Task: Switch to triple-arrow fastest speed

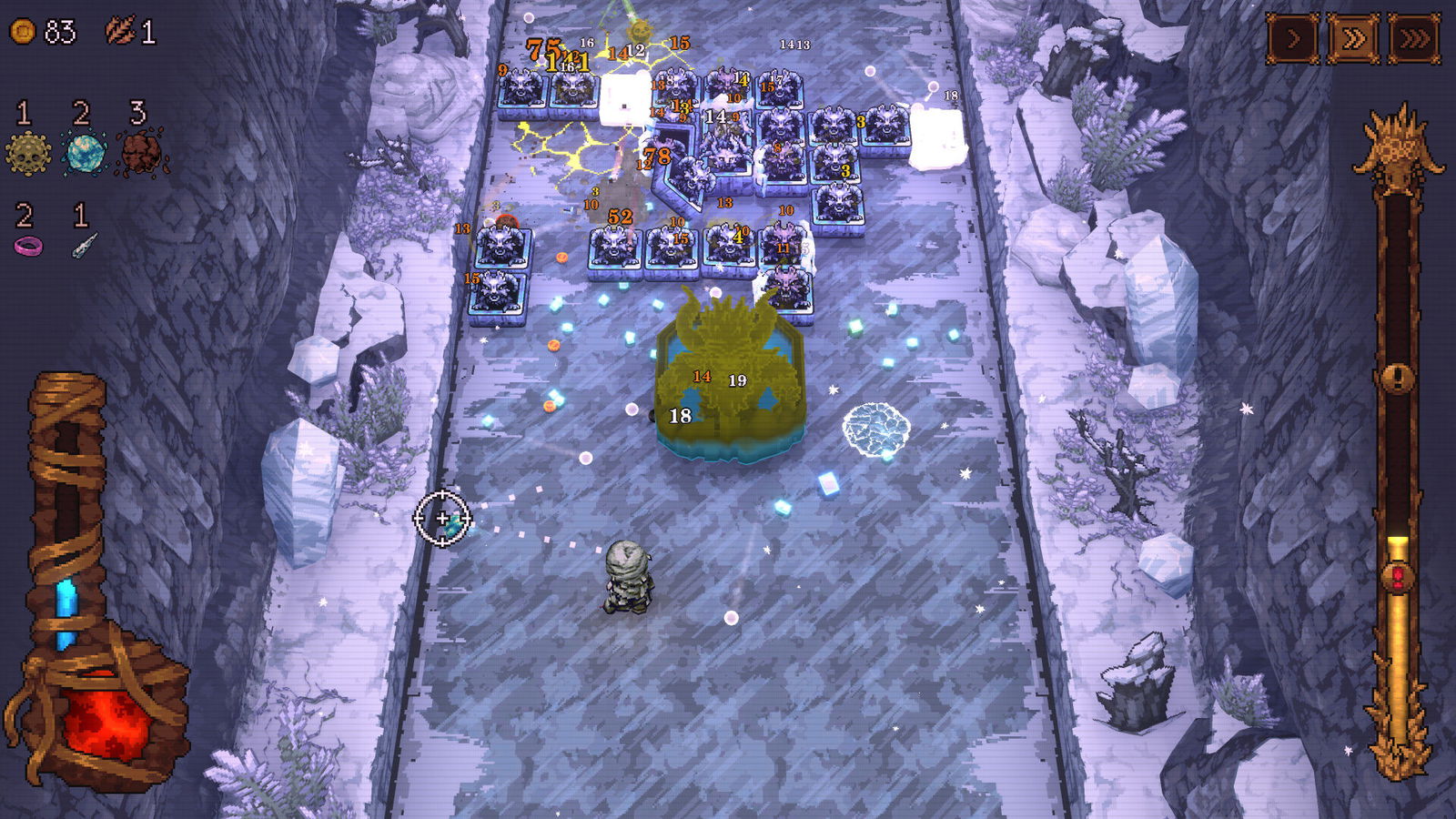Action: coord(1414,39)
